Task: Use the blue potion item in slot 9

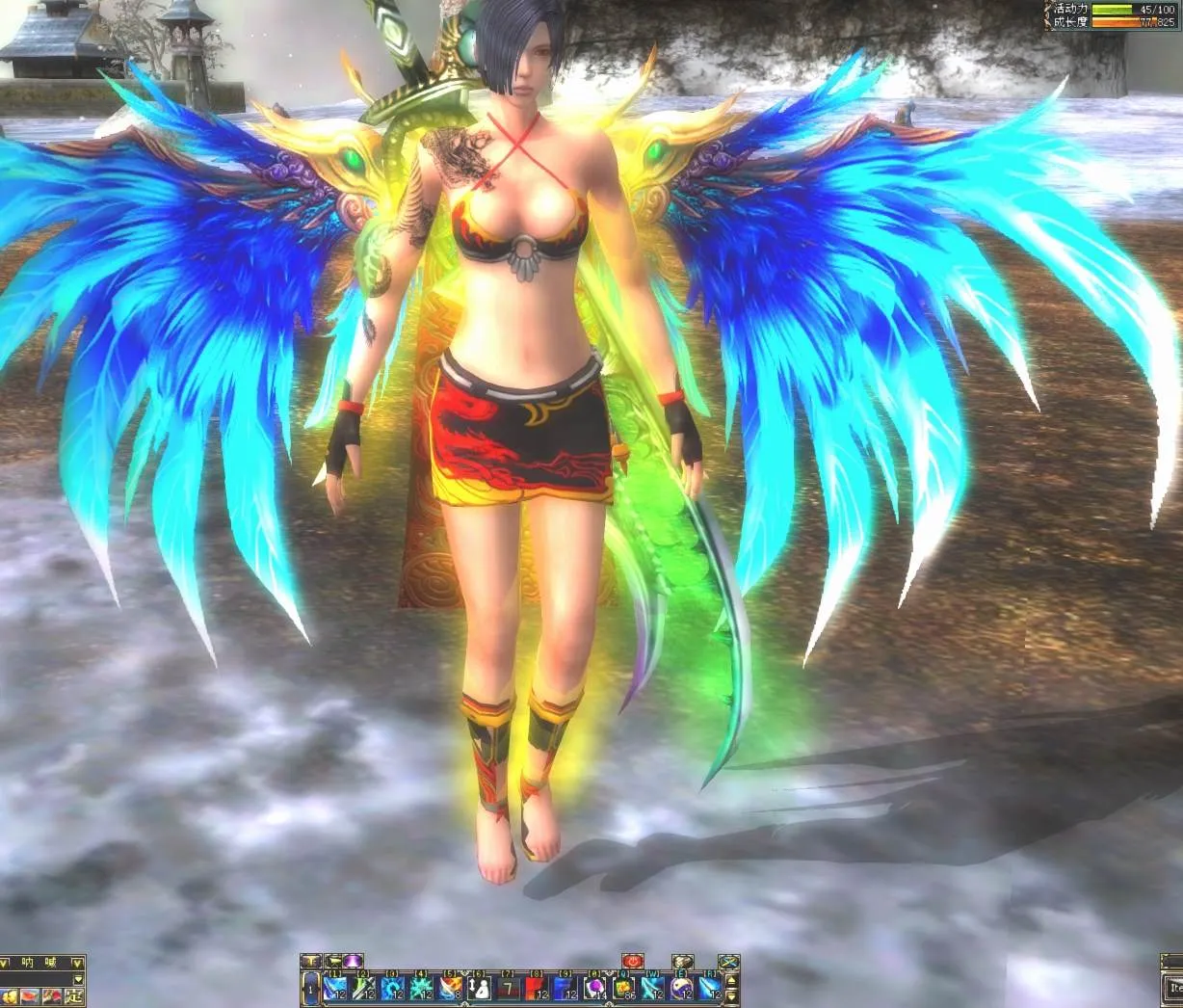Action: (x=565, y=989)
